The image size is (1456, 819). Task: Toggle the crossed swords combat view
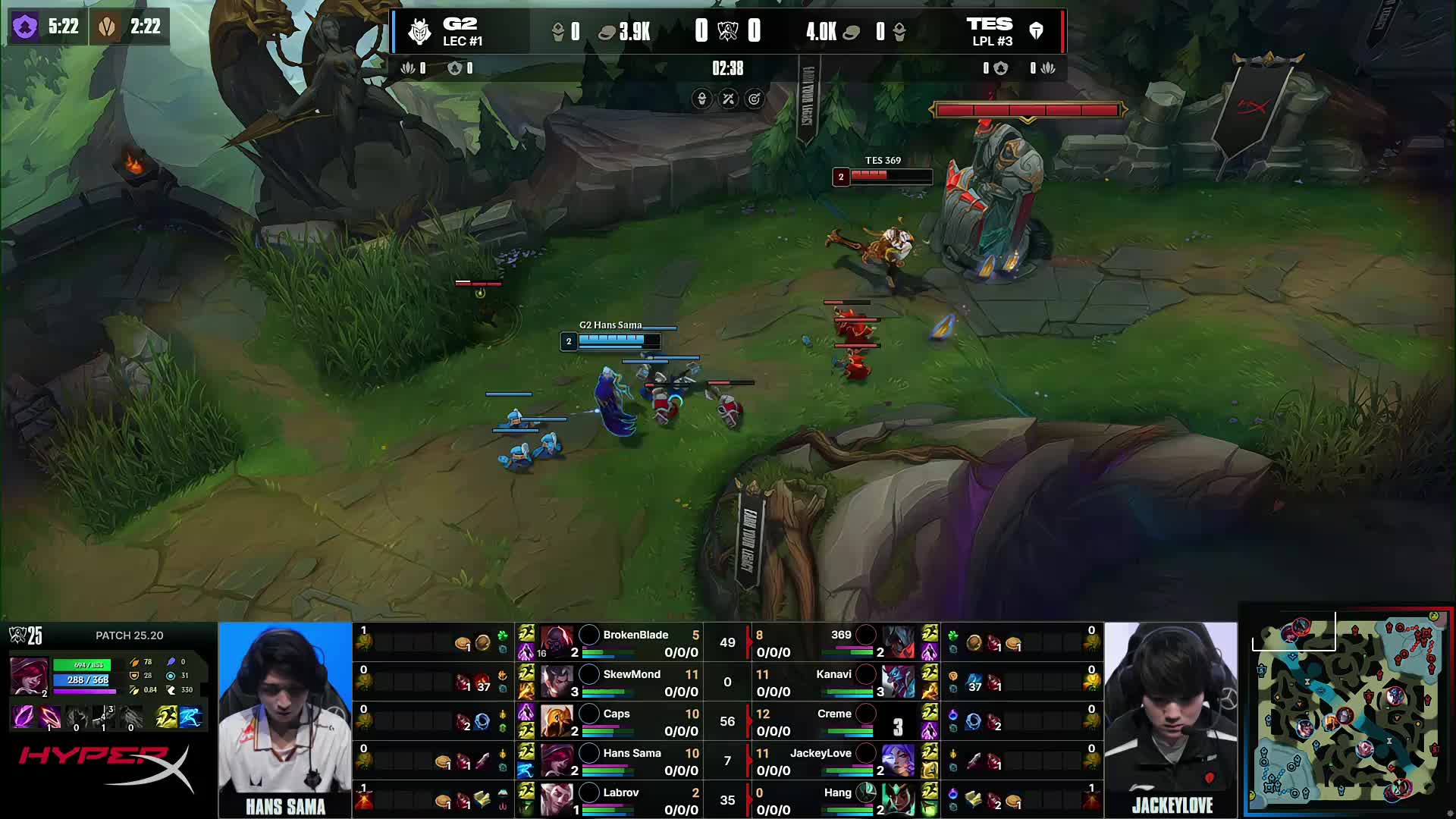[x=726, y=99]
